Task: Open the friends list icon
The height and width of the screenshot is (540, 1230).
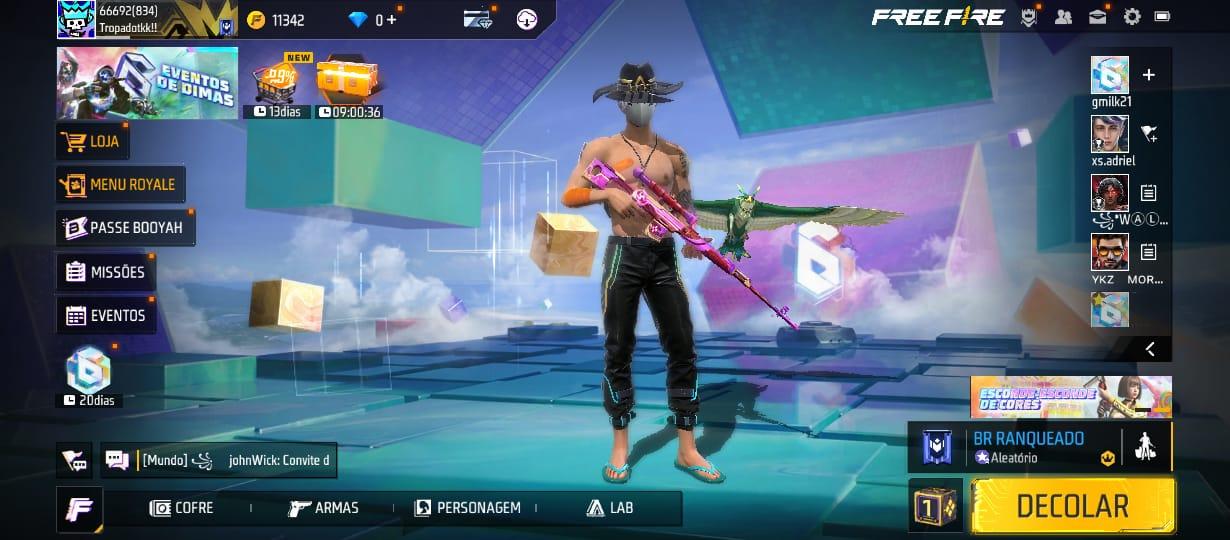Action: (x=1063, y=17)
